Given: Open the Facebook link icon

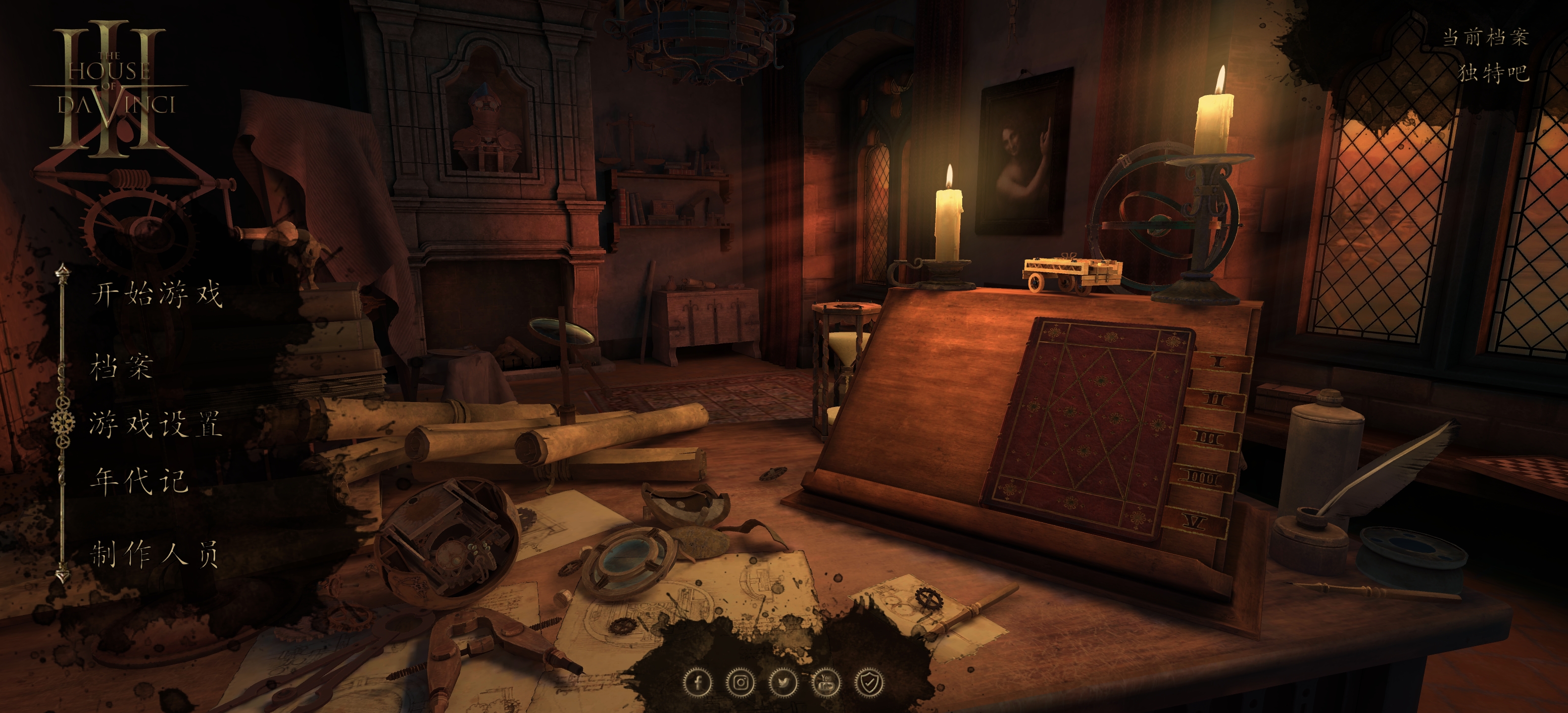Looking at the screenshot, I should (697, 682).
